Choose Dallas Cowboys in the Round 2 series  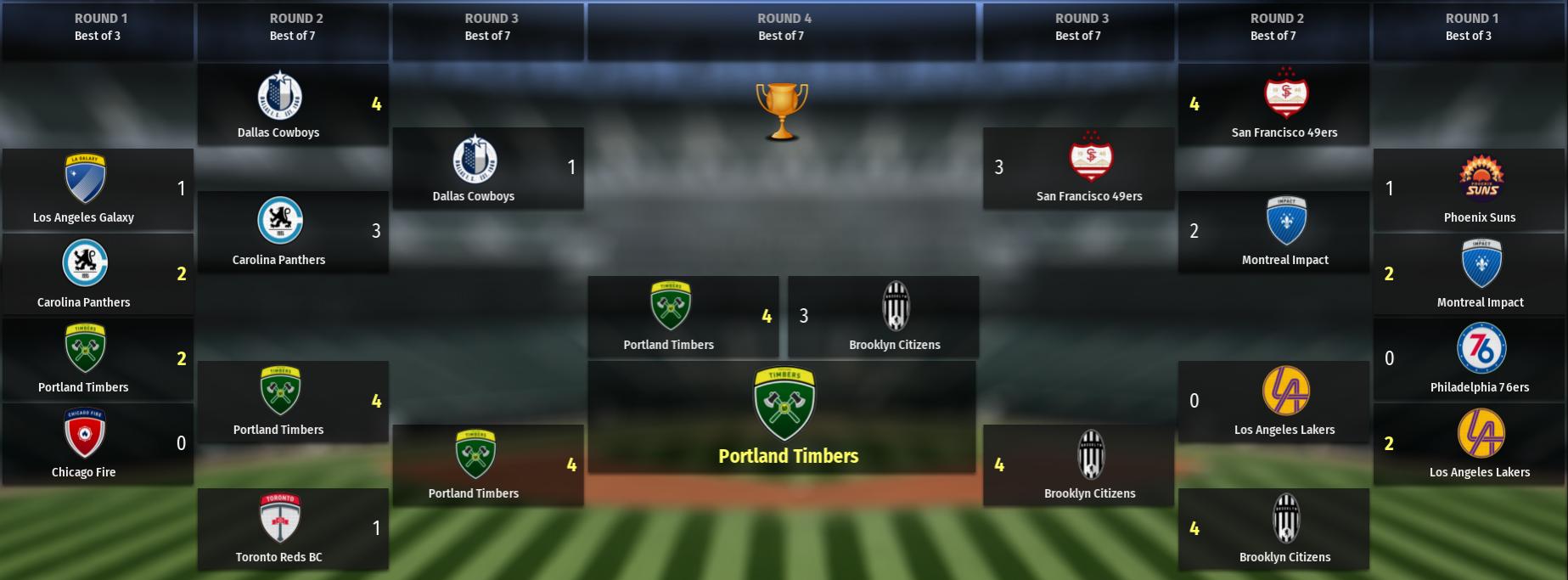[x=293, y=104]
